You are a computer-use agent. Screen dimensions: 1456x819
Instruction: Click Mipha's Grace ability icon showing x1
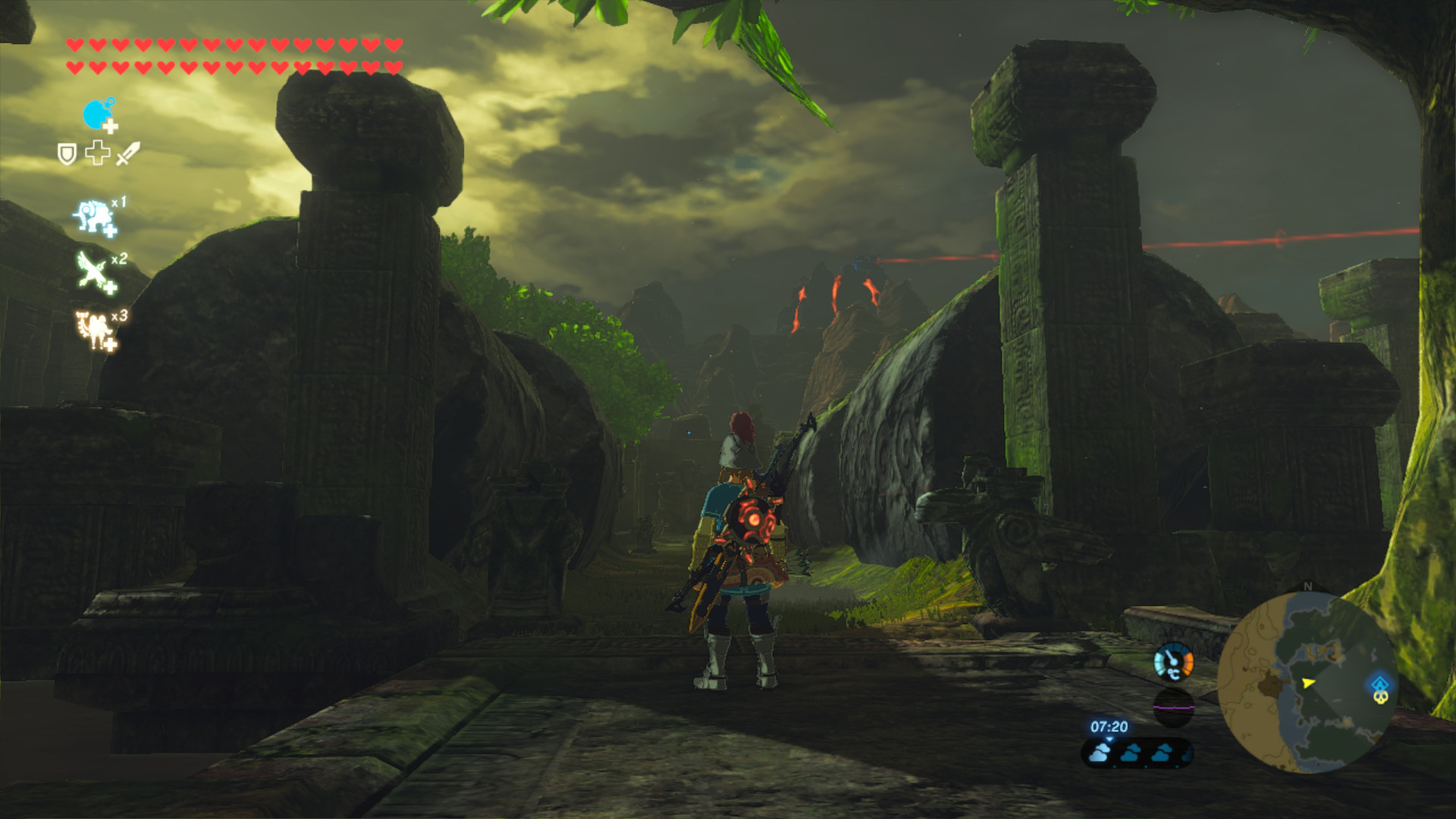click(92, 215)
